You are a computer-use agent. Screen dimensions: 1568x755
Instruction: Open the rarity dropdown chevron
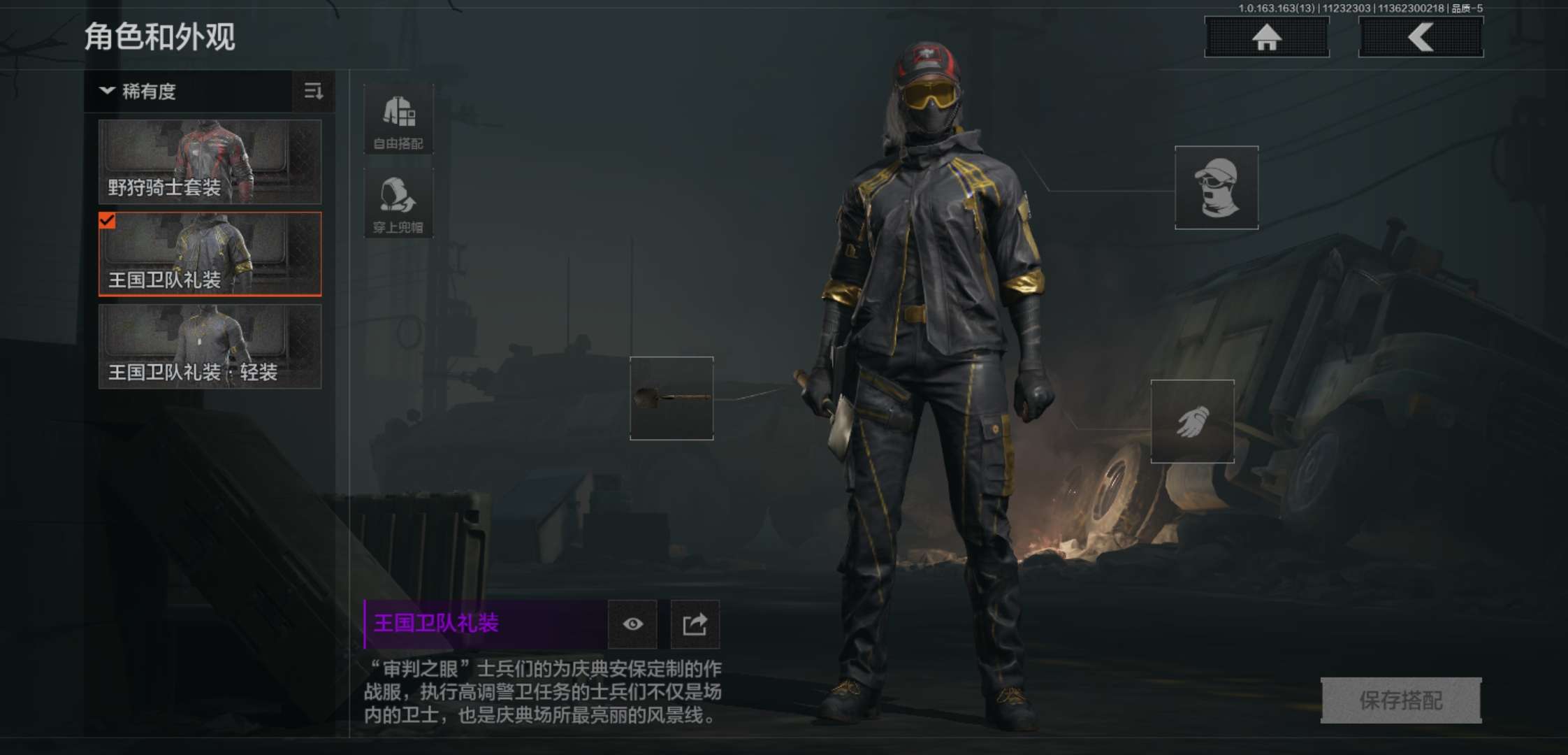106,92
